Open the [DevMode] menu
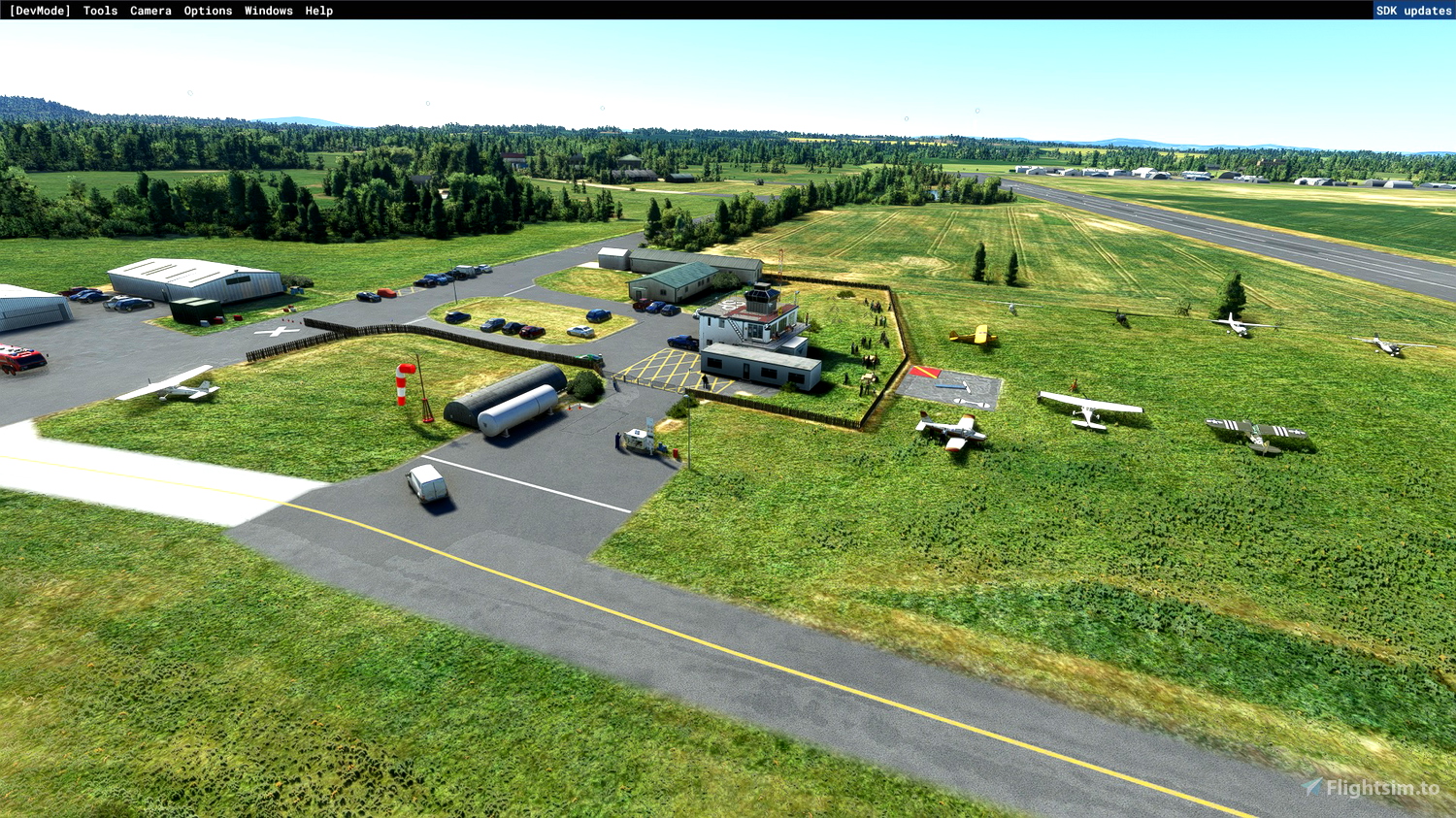The width and height of the screenshot is (1456, 818). [39, 11]
